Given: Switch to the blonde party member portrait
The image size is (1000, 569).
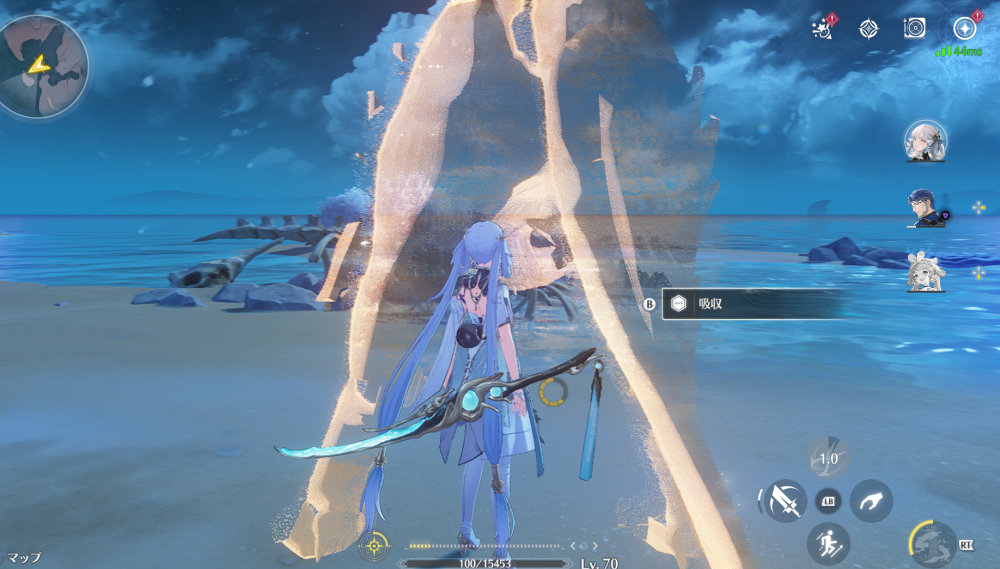Looking at the screenshot, I should tap(924, 271).
